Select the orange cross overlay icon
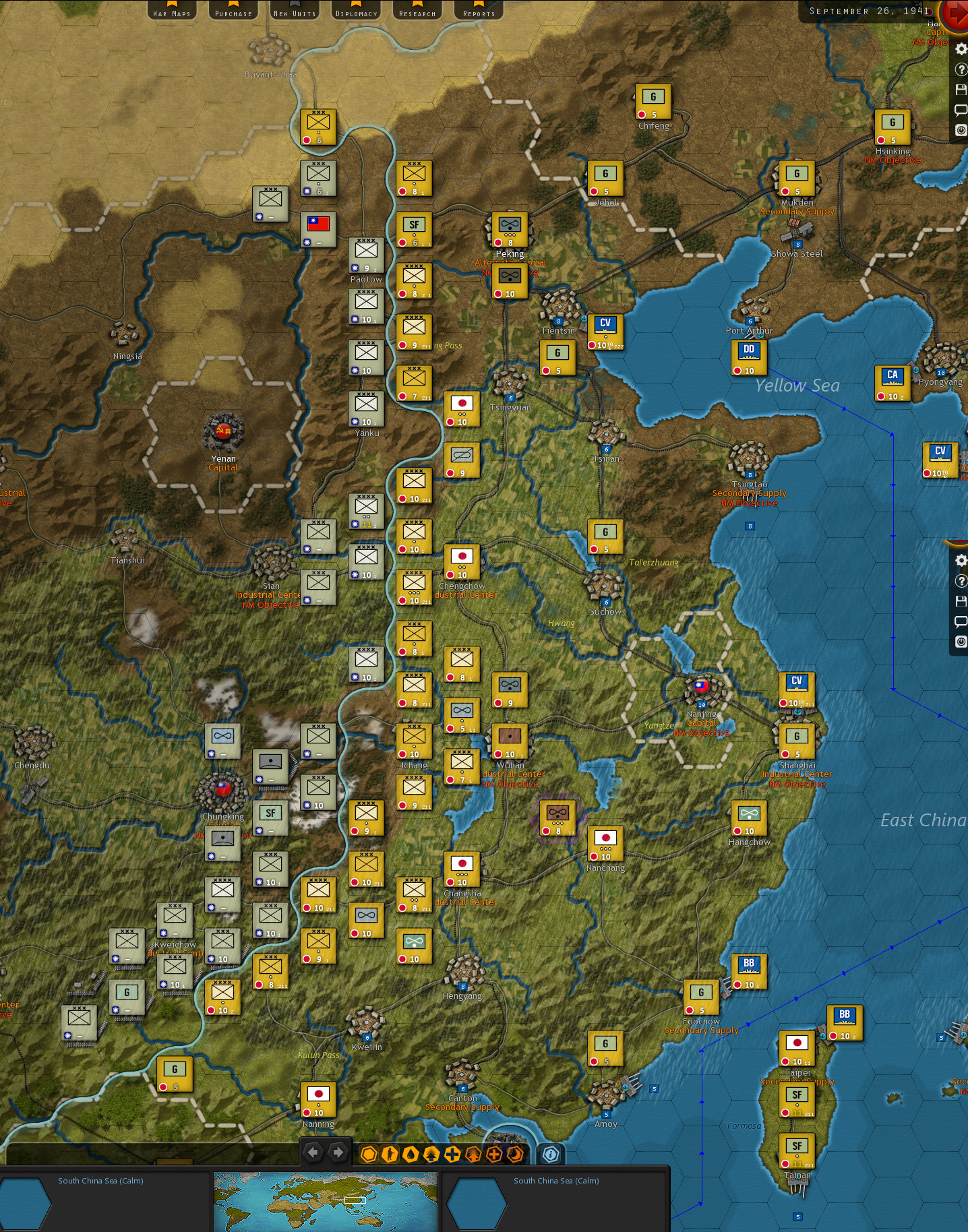 point(493,1153)
